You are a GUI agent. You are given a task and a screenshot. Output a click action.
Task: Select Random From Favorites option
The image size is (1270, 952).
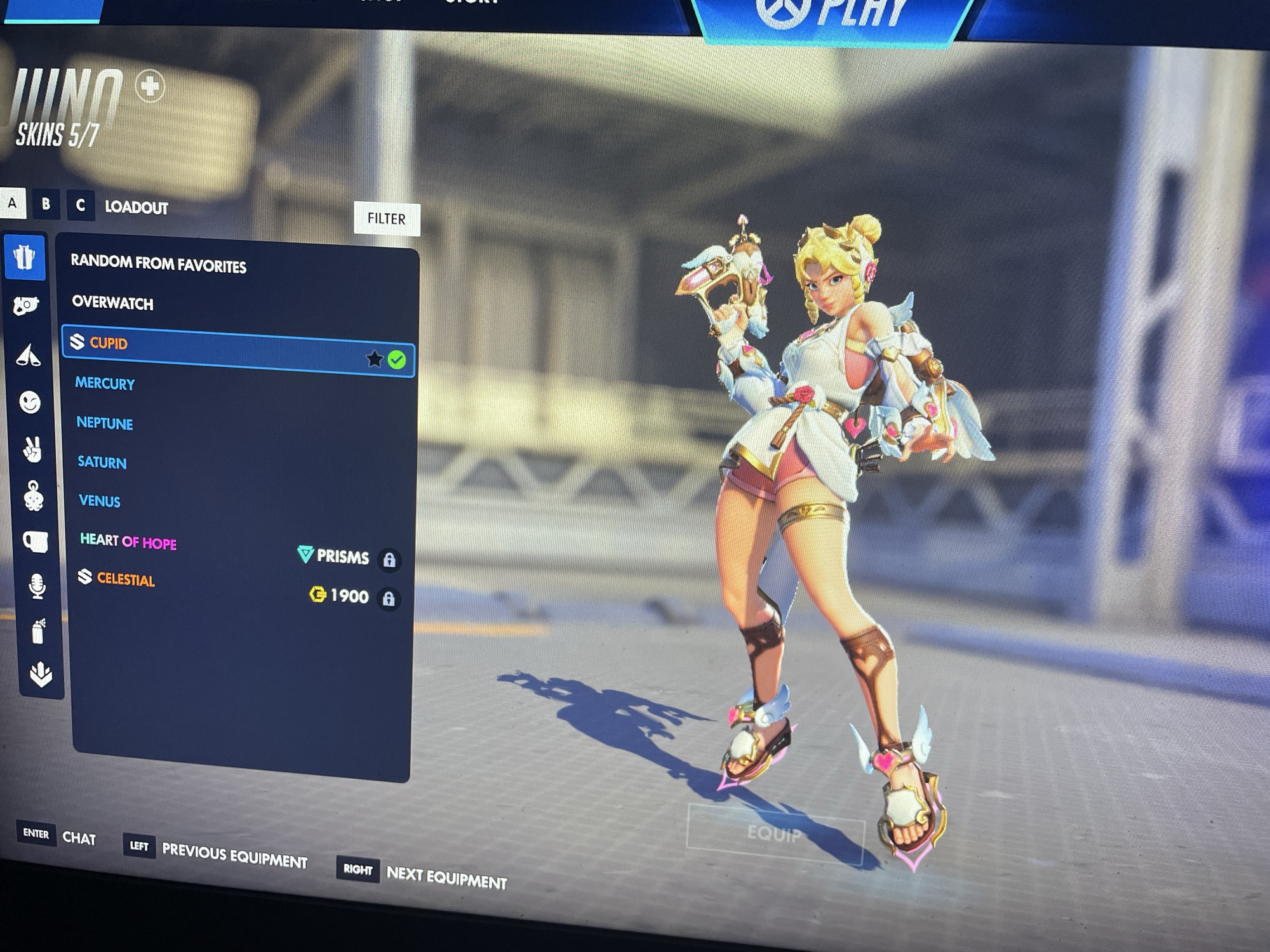(158, 263)
